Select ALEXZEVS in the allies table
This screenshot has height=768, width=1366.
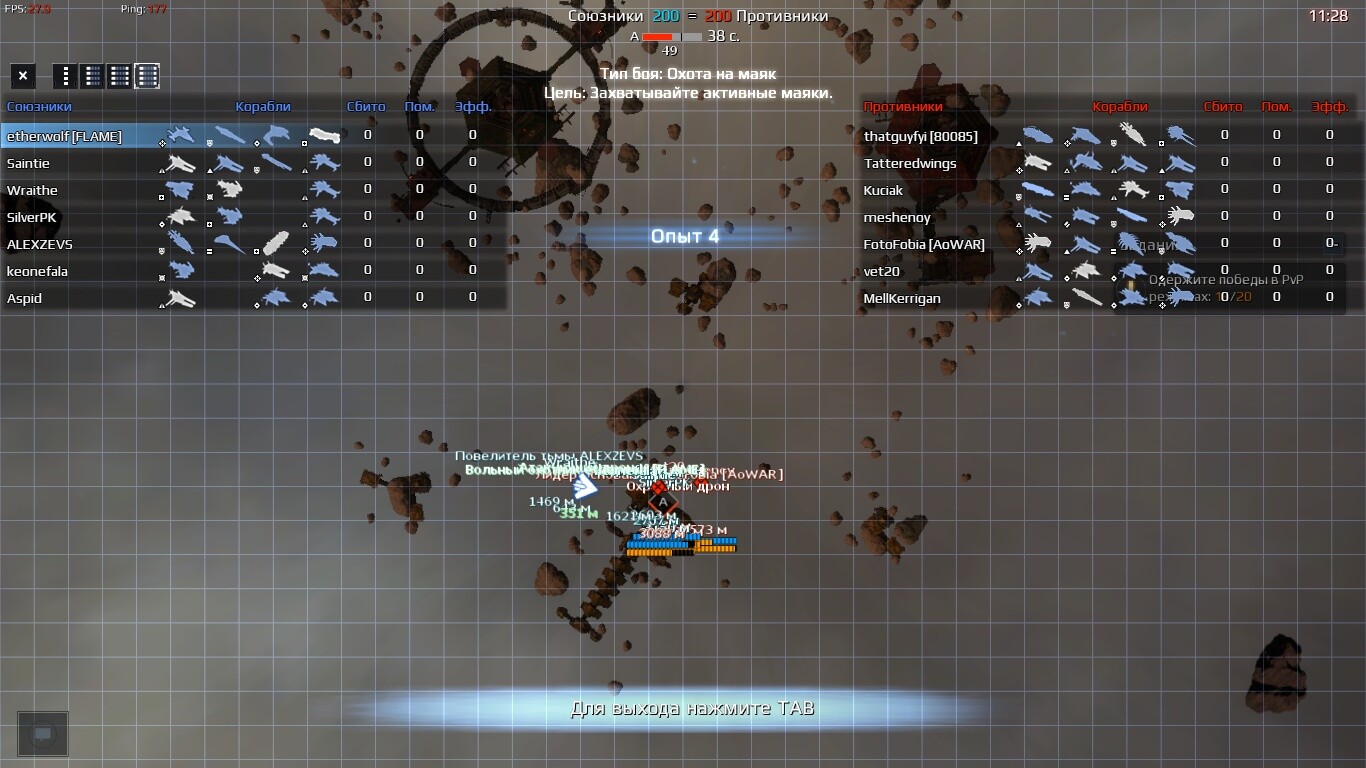click(39, 244)
